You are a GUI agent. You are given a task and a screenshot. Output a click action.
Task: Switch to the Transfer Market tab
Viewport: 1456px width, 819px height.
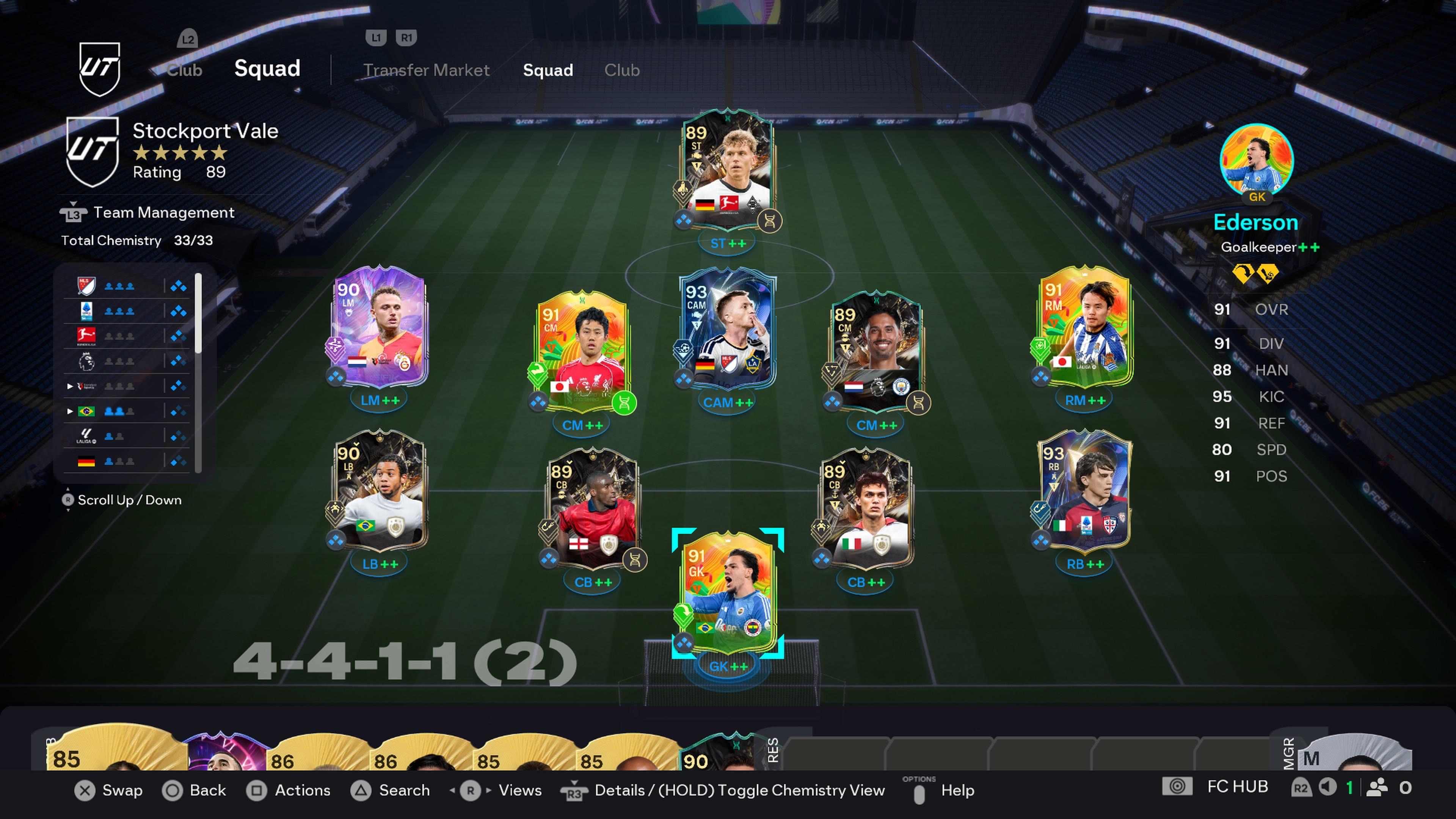pos(427,70)
